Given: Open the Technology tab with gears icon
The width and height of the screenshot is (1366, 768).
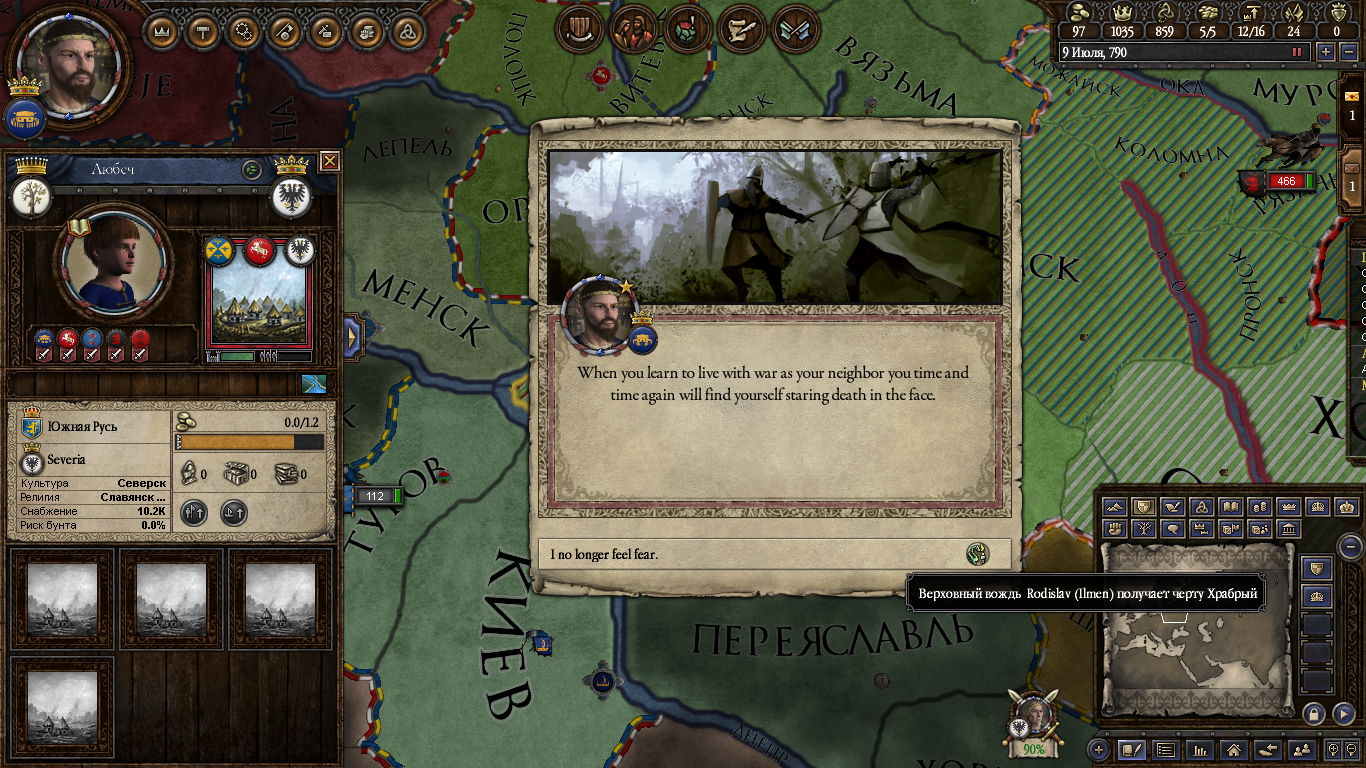Looking at the screenshot, I should click(x=244, y=31).
